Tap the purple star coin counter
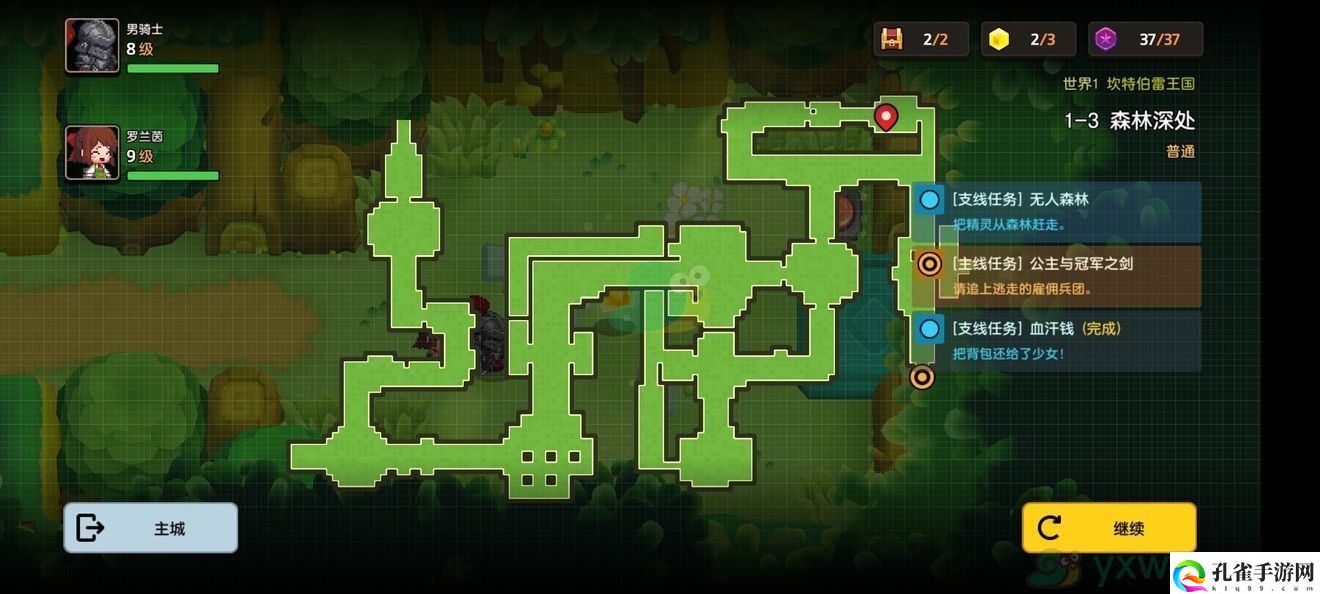Screen dimensions: 1320x594 [1105, 40]
